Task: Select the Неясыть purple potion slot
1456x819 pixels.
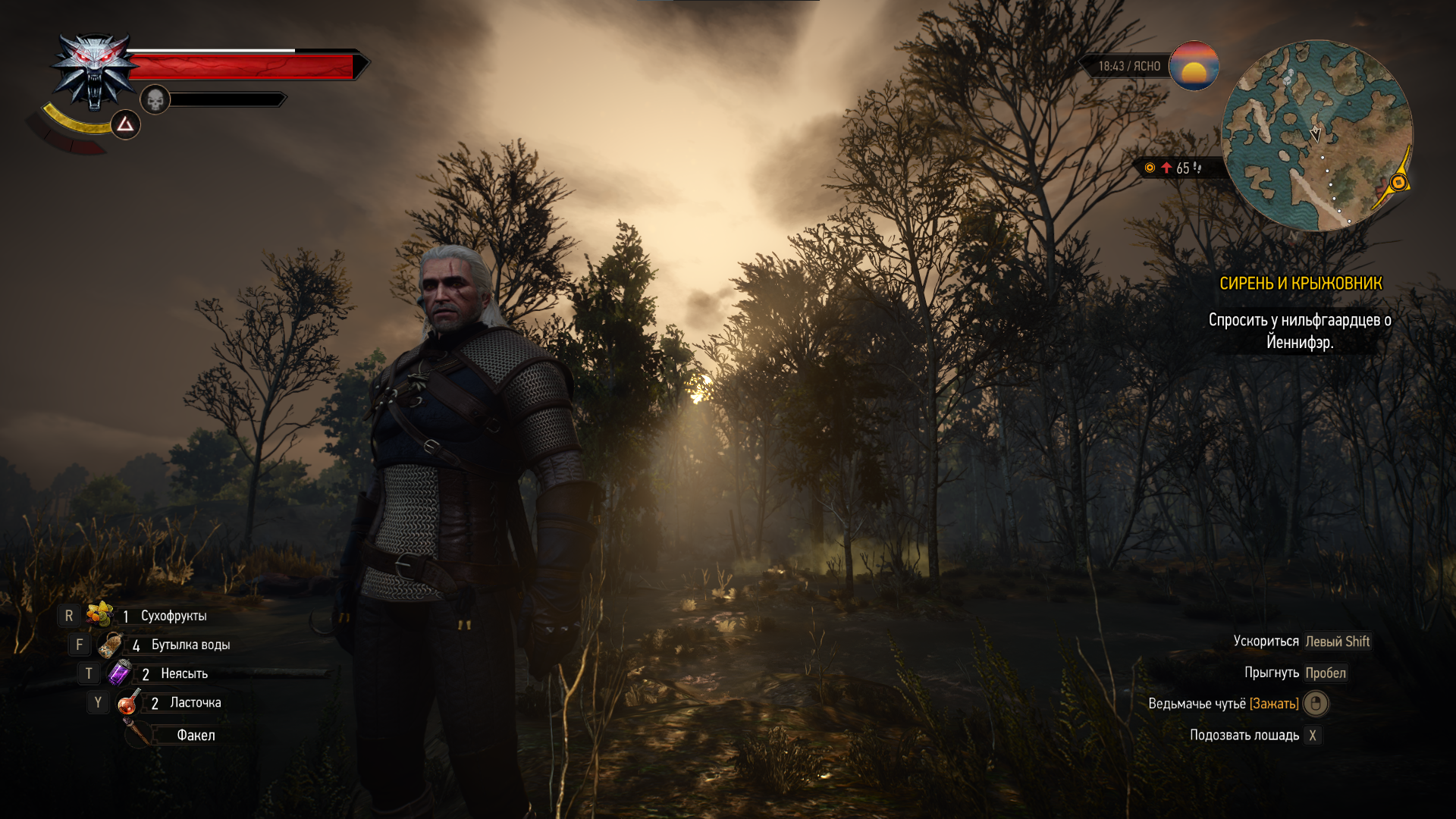Action: click(120, 673)
